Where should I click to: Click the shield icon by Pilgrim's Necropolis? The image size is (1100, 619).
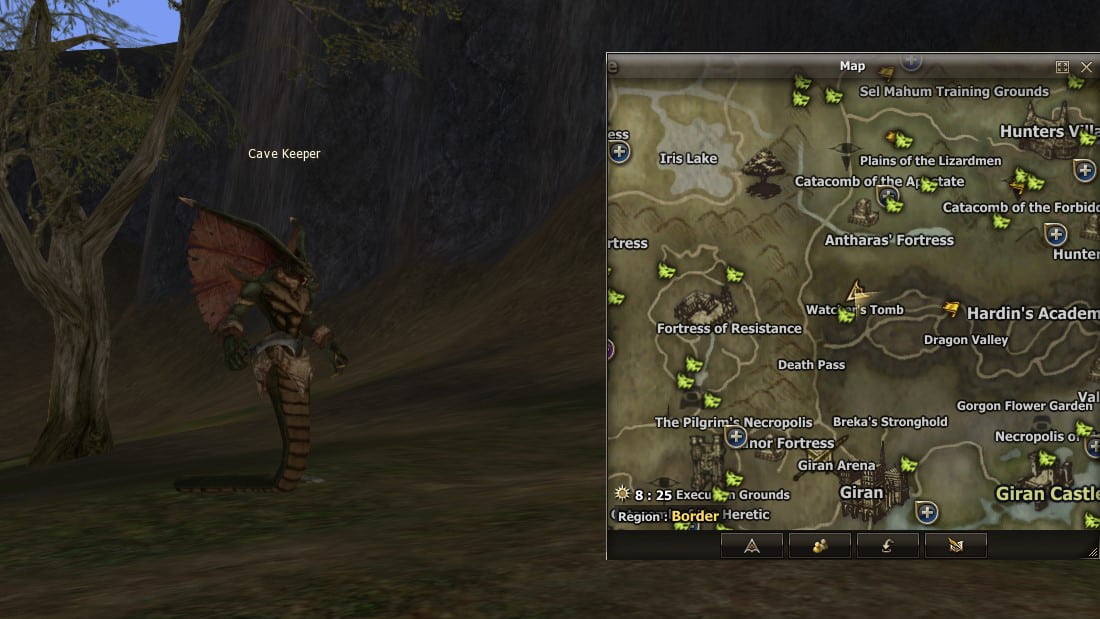[737, 436]
